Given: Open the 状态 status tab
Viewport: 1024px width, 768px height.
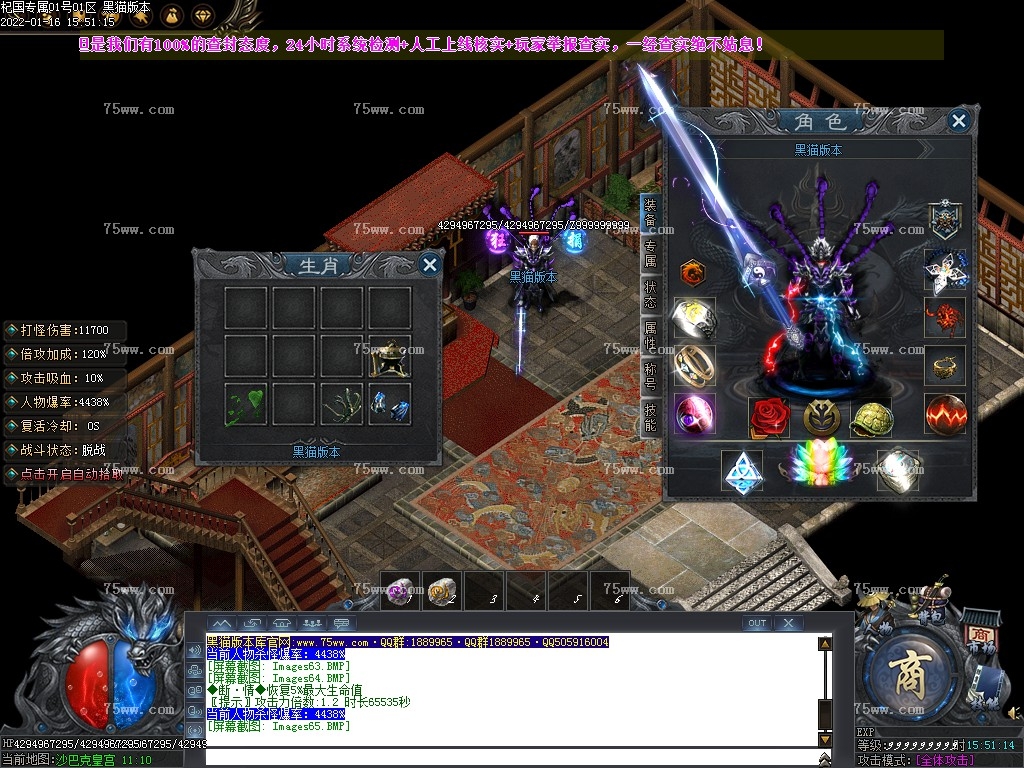Looking at the screenshot, I should click(x=650, y=295).
